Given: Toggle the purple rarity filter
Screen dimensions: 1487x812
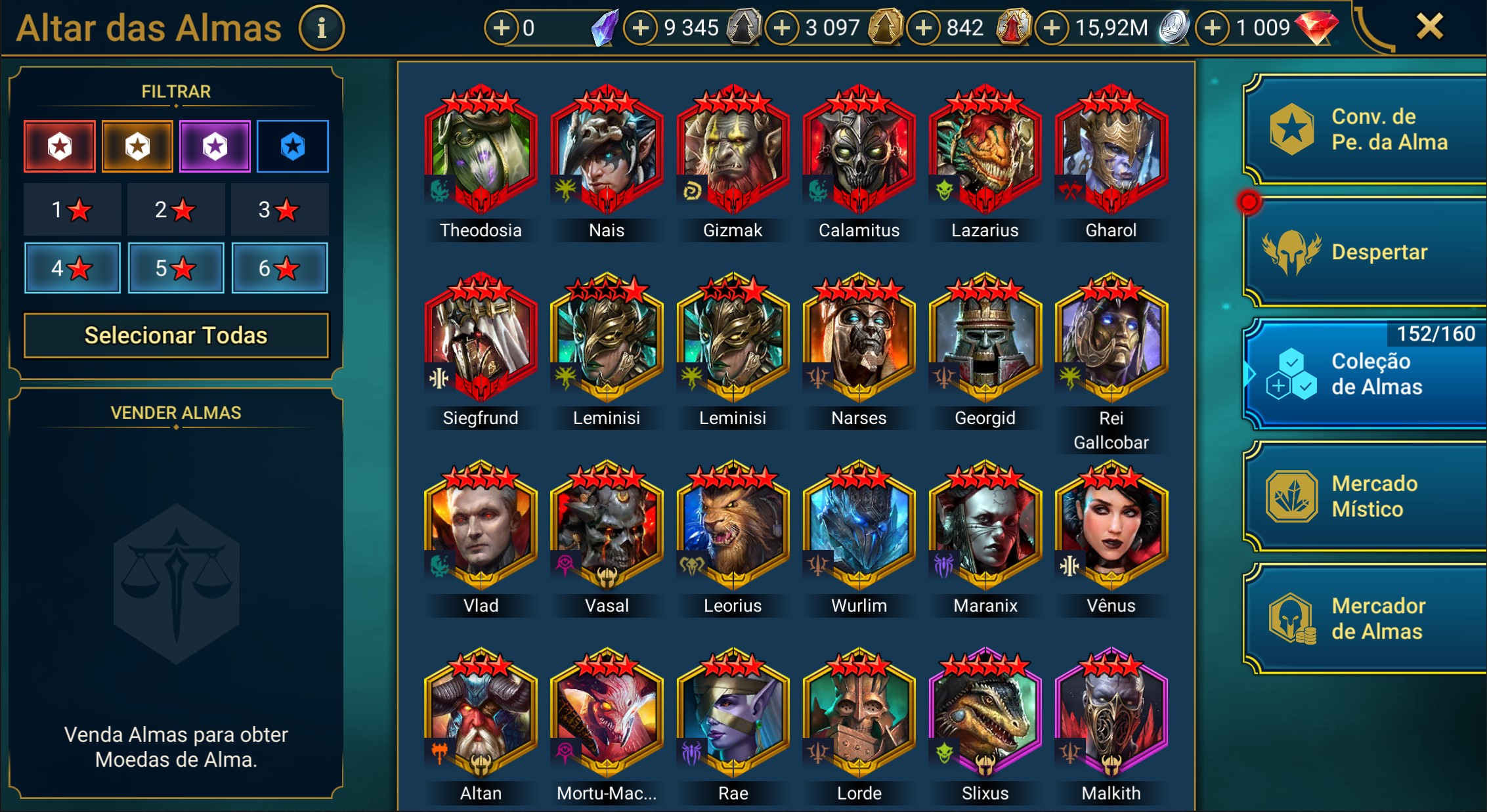Looking at the screenshot, I should click(215, 146).
